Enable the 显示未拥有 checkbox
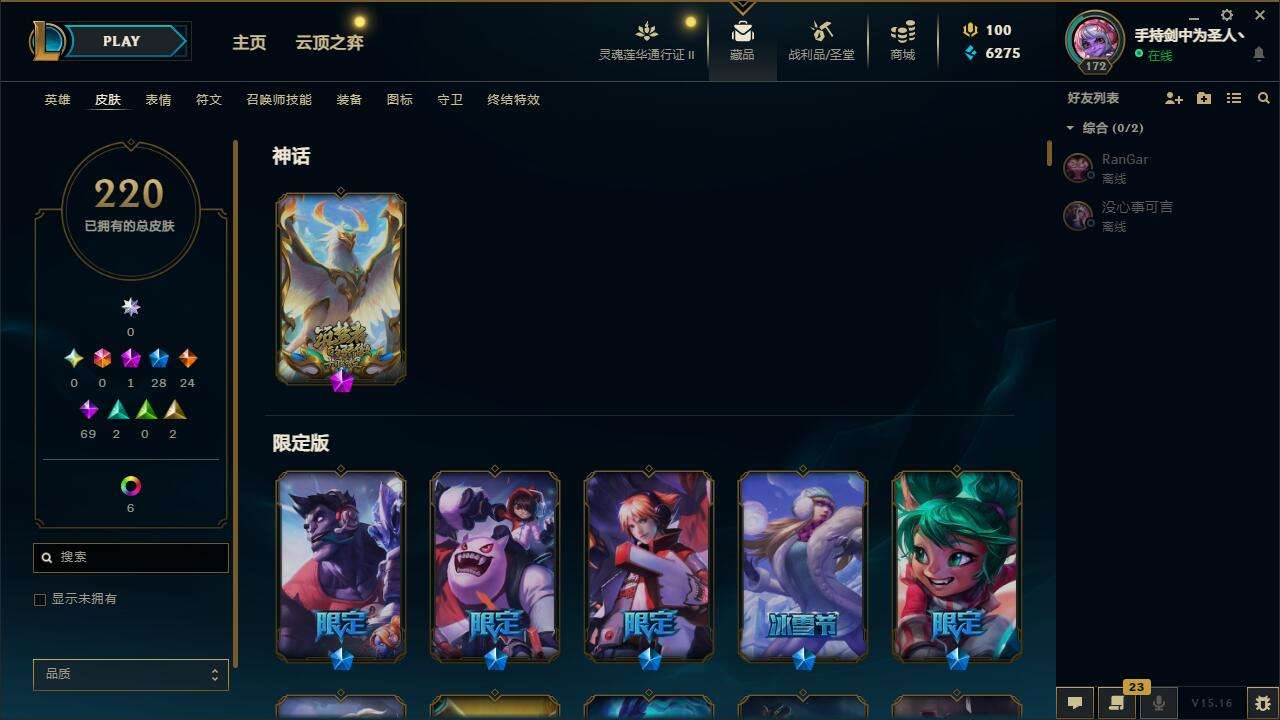The height and width of the screenshot is (720, 1280). coord(40,599)
